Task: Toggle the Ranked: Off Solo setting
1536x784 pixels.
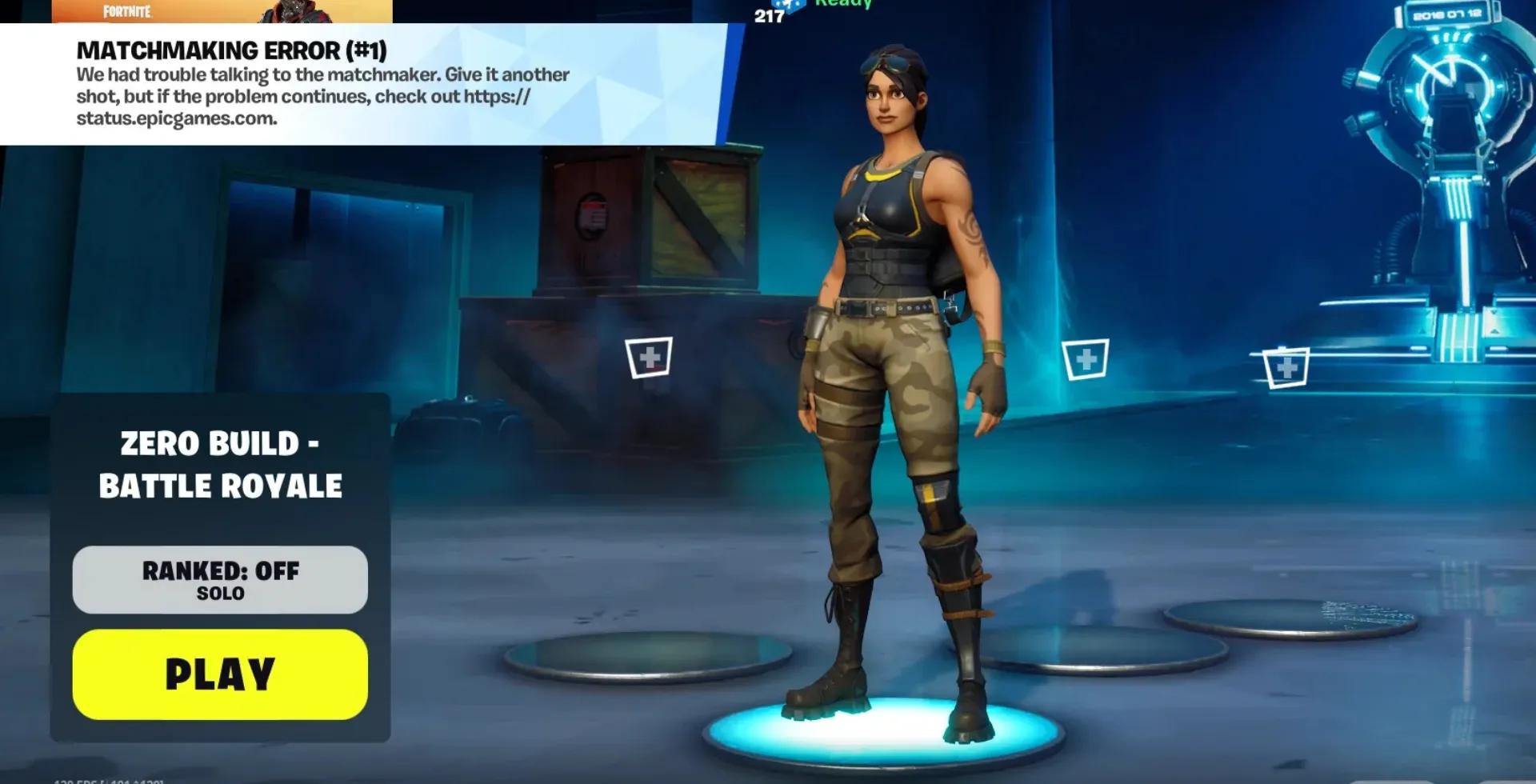Action: (220, 580)
